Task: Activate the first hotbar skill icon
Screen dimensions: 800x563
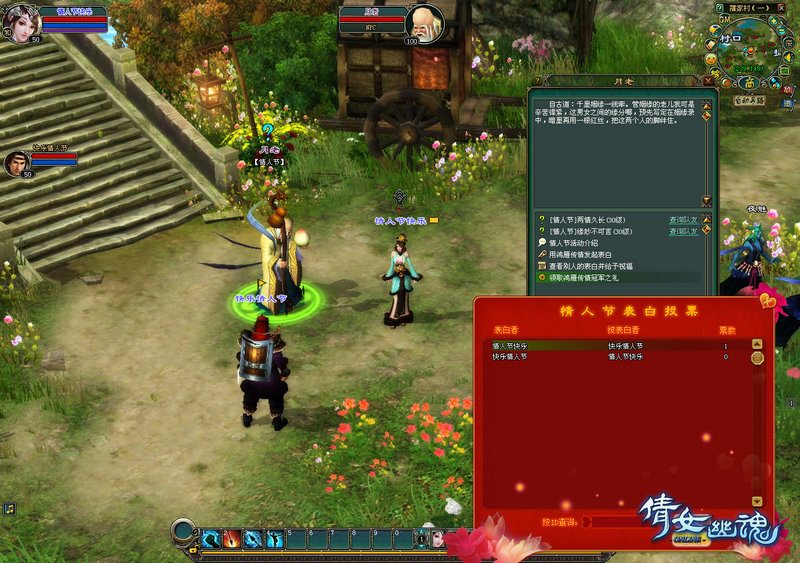Action: (x=211, y=540)
